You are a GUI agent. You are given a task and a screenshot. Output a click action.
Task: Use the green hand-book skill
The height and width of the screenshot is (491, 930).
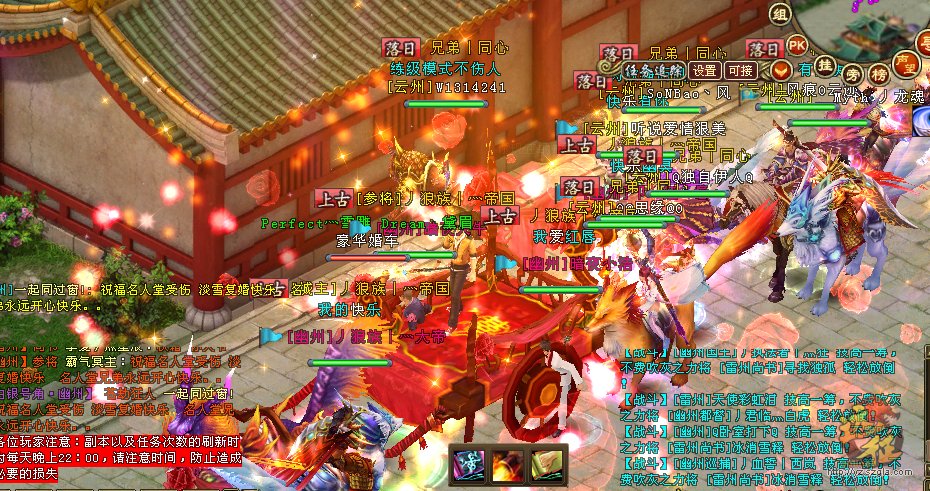pyautogui.click(x=546, y=462)
